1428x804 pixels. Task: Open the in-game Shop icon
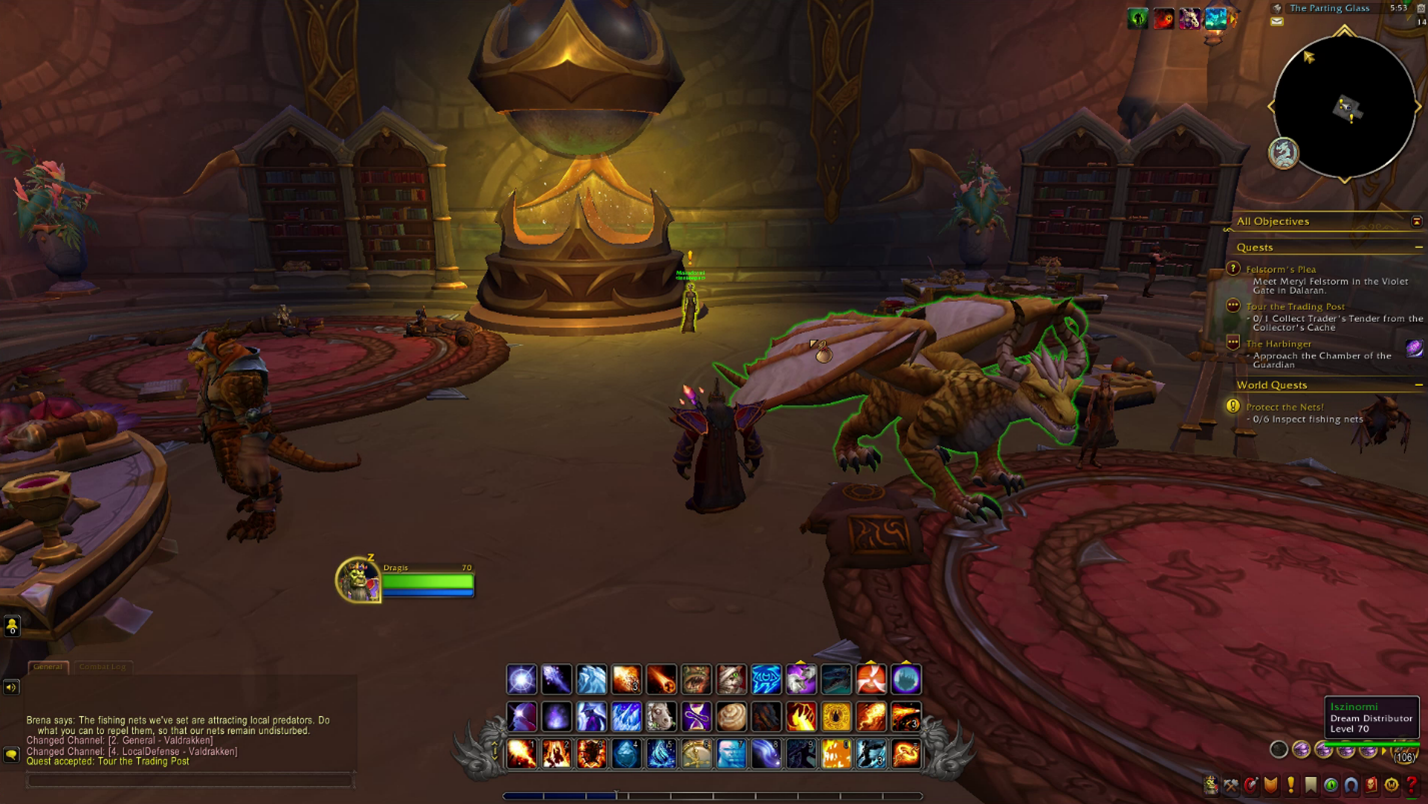pyautogui.click(x=1391, y=785)
